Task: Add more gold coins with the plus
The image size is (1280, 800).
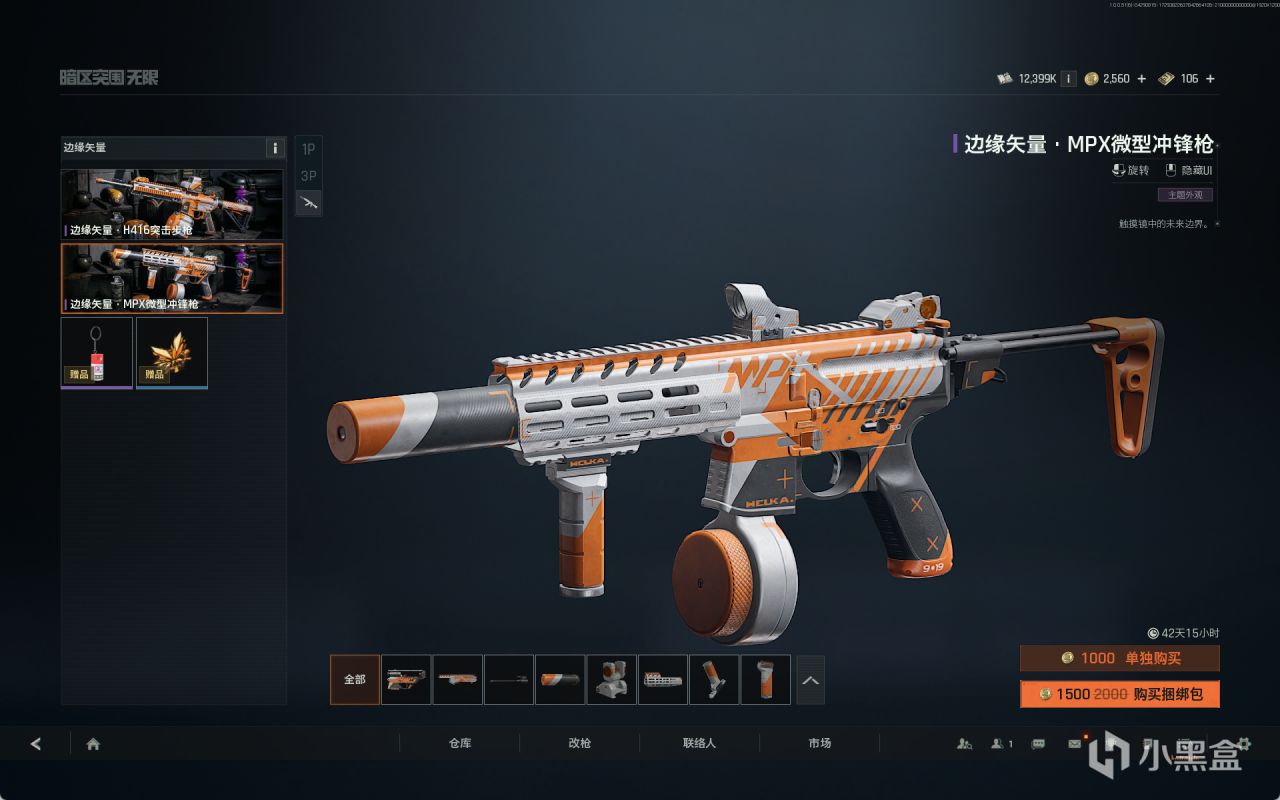Action: point(1141,79)
